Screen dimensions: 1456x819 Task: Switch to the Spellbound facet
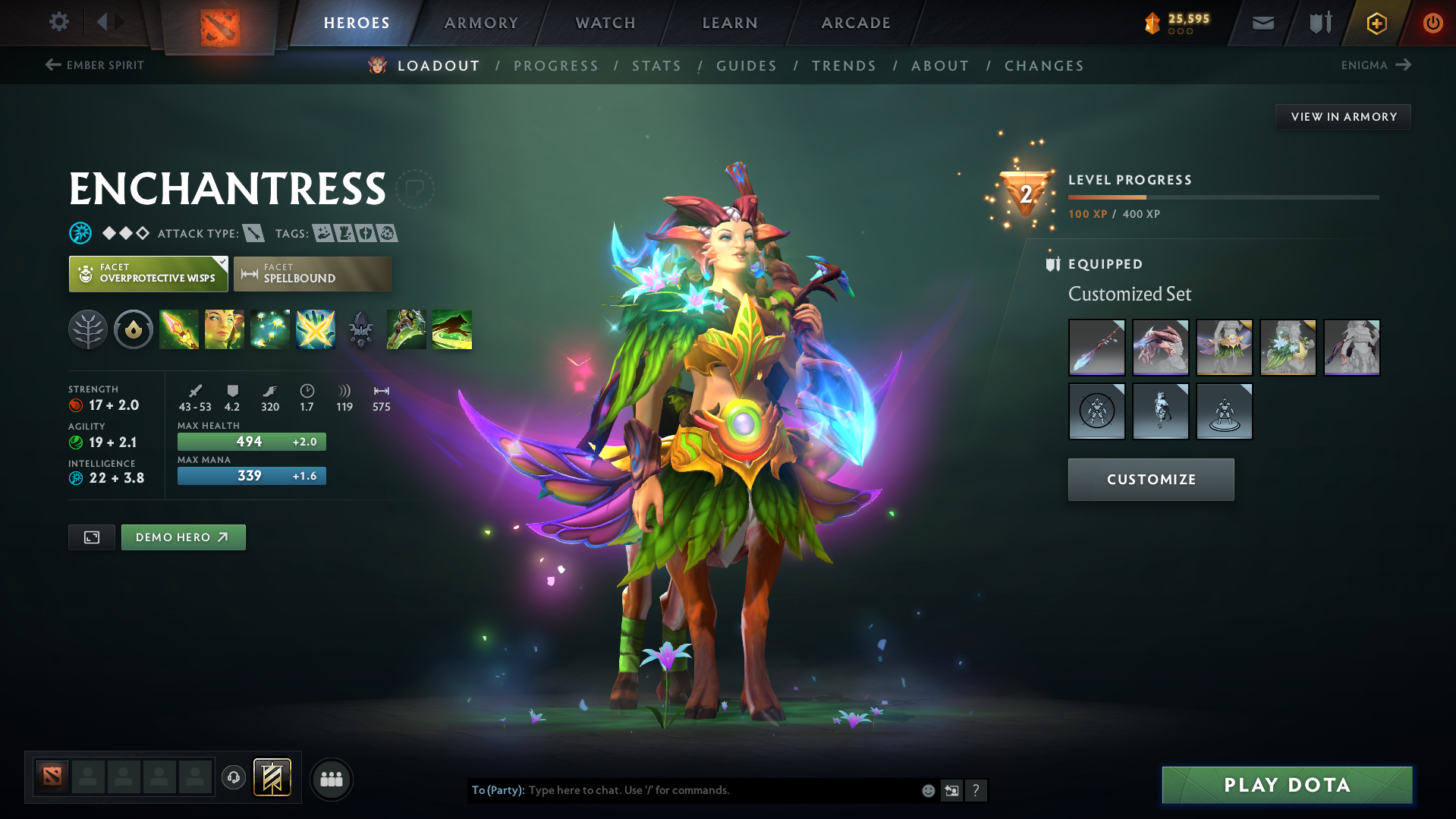coord(313,274)
